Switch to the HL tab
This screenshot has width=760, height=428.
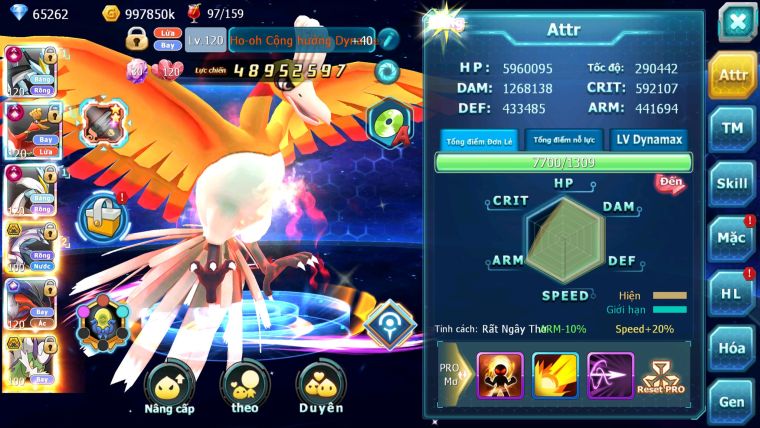click(733, 293)
